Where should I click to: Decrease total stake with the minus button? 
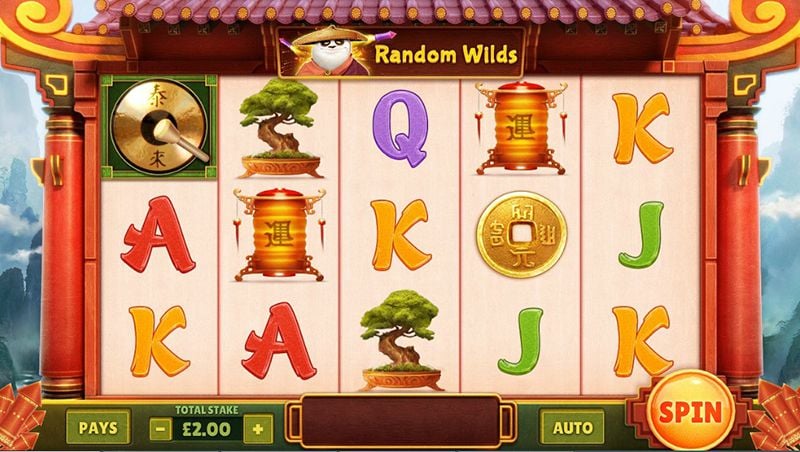(x=161, y=429)
